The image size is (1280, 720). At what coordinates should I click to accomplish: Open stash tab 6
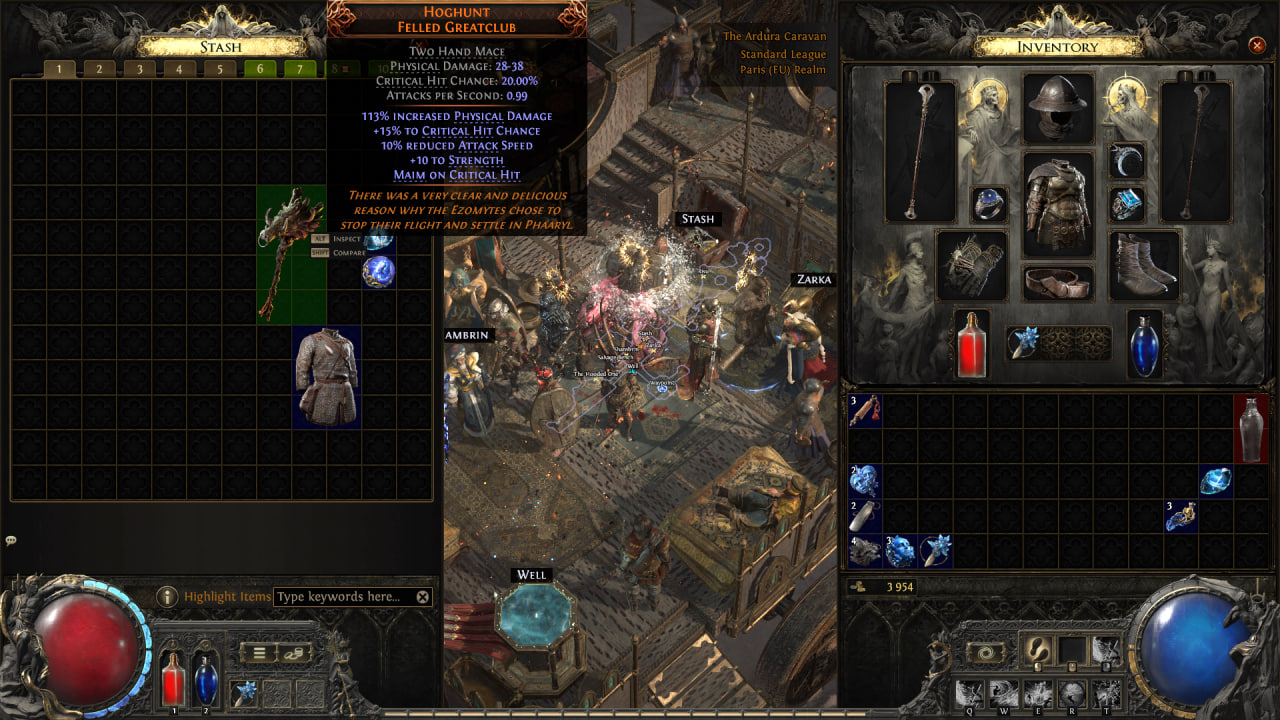[260, 69]
